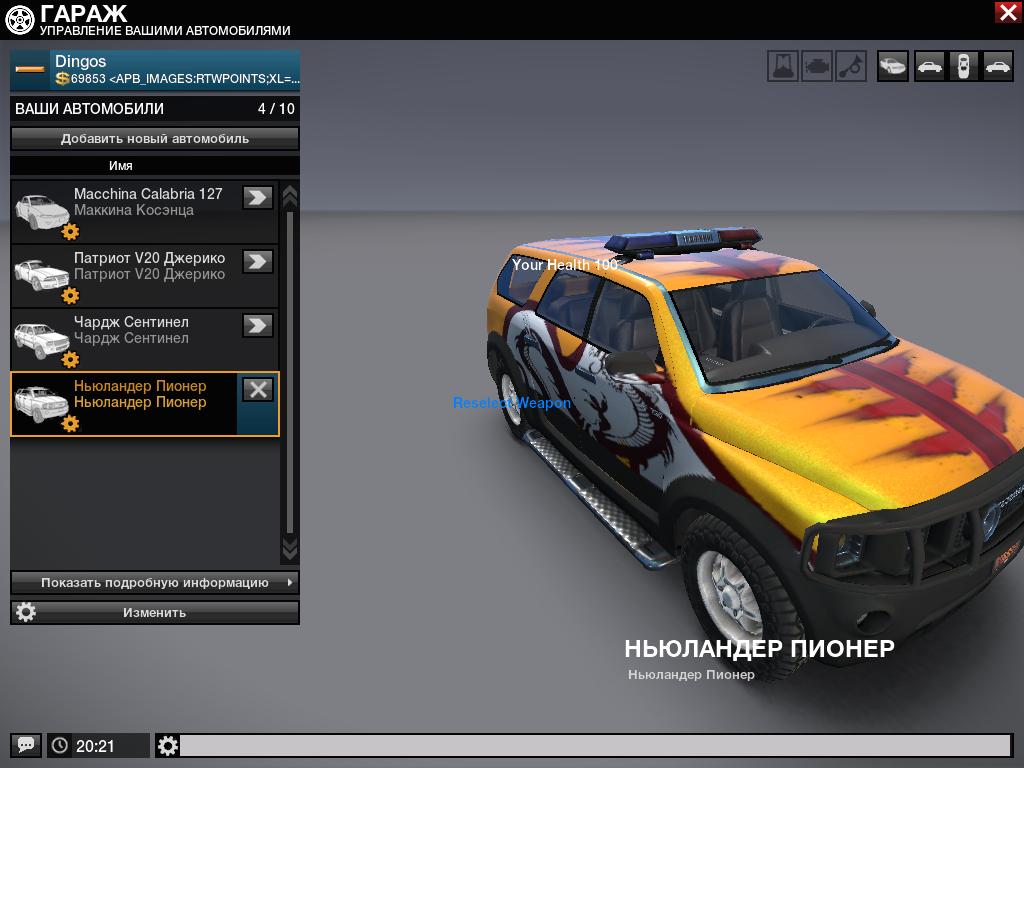The image size is (1024, 900).
Task: Toggle the siren light preview icon
Action: pos(783,66)
